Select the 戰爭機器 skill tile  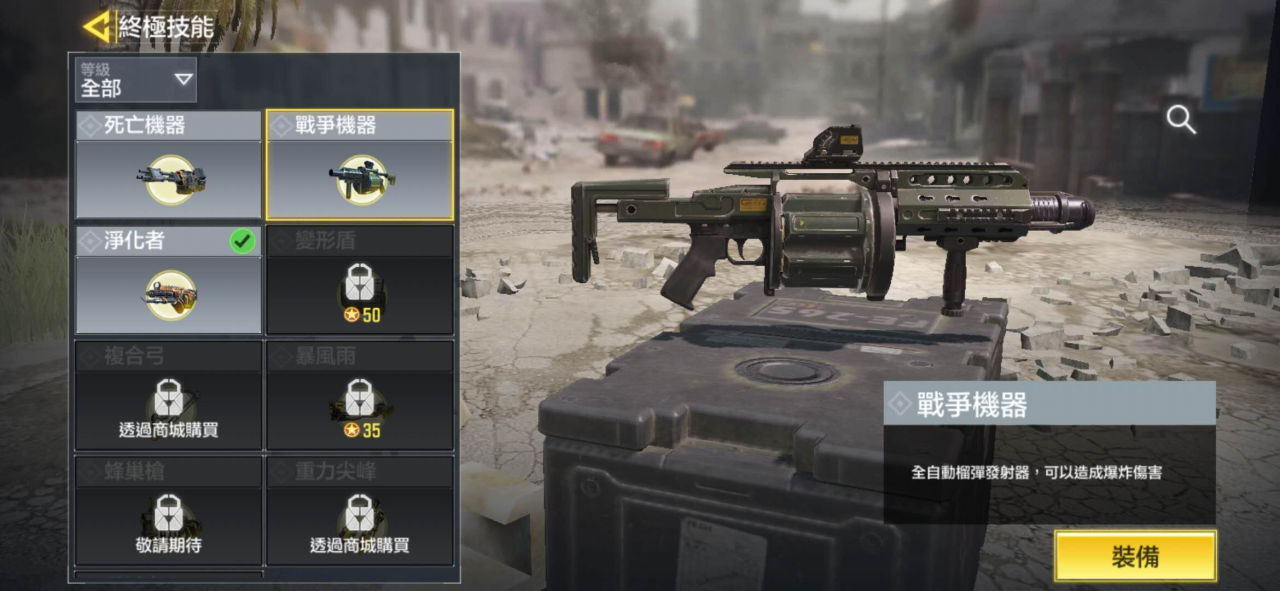pos(360,166)
